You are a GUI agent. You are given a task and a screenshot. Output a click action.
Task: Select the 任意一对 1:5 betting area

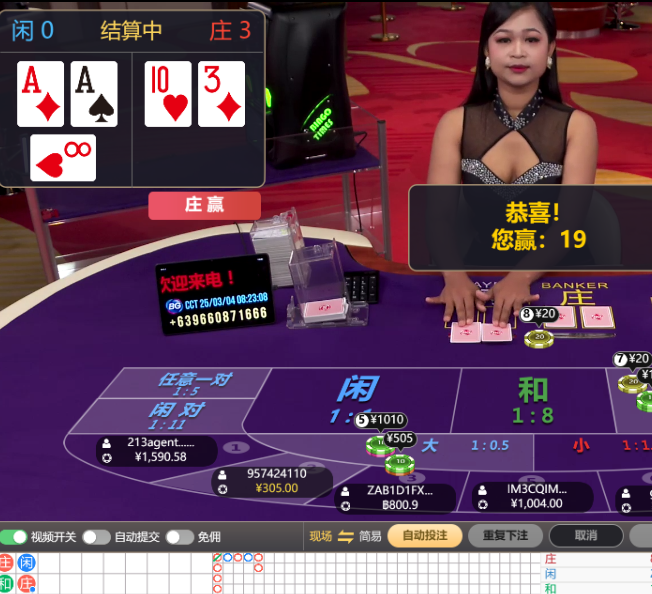coord(194,384)
